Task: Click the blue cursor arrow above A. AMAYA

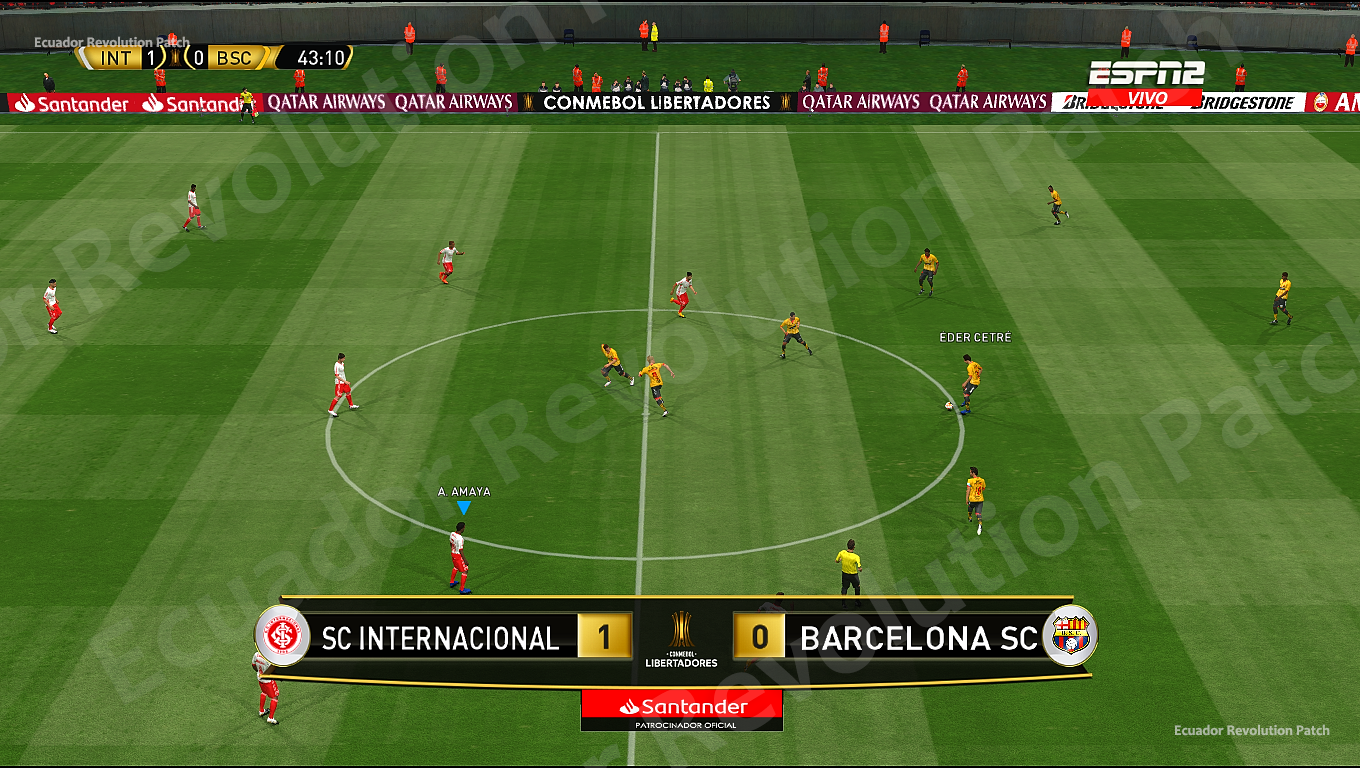Action: (463, 508)
